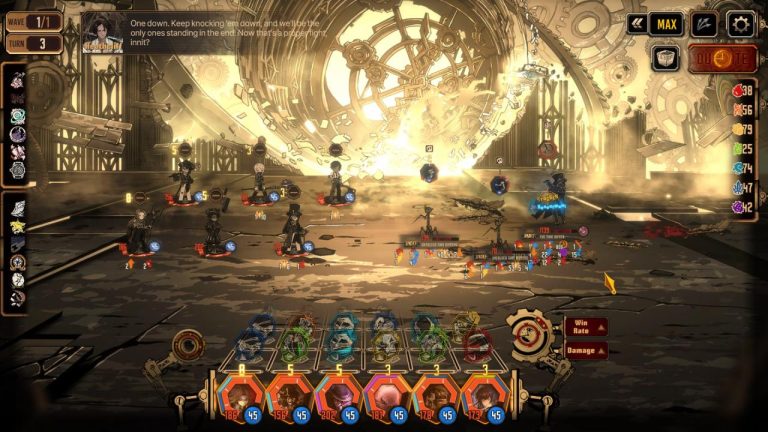The width and height of the screenshot is (768, 432).
Task: Toggle the double-chevron speed button
Action: tap(636, 24)
